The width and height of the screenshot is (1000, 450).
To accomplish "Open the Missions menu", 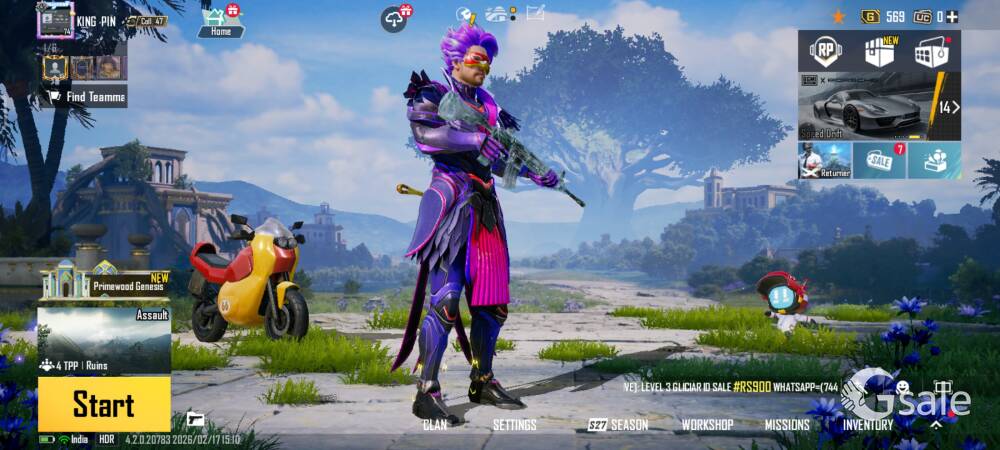I will [787, 425].
